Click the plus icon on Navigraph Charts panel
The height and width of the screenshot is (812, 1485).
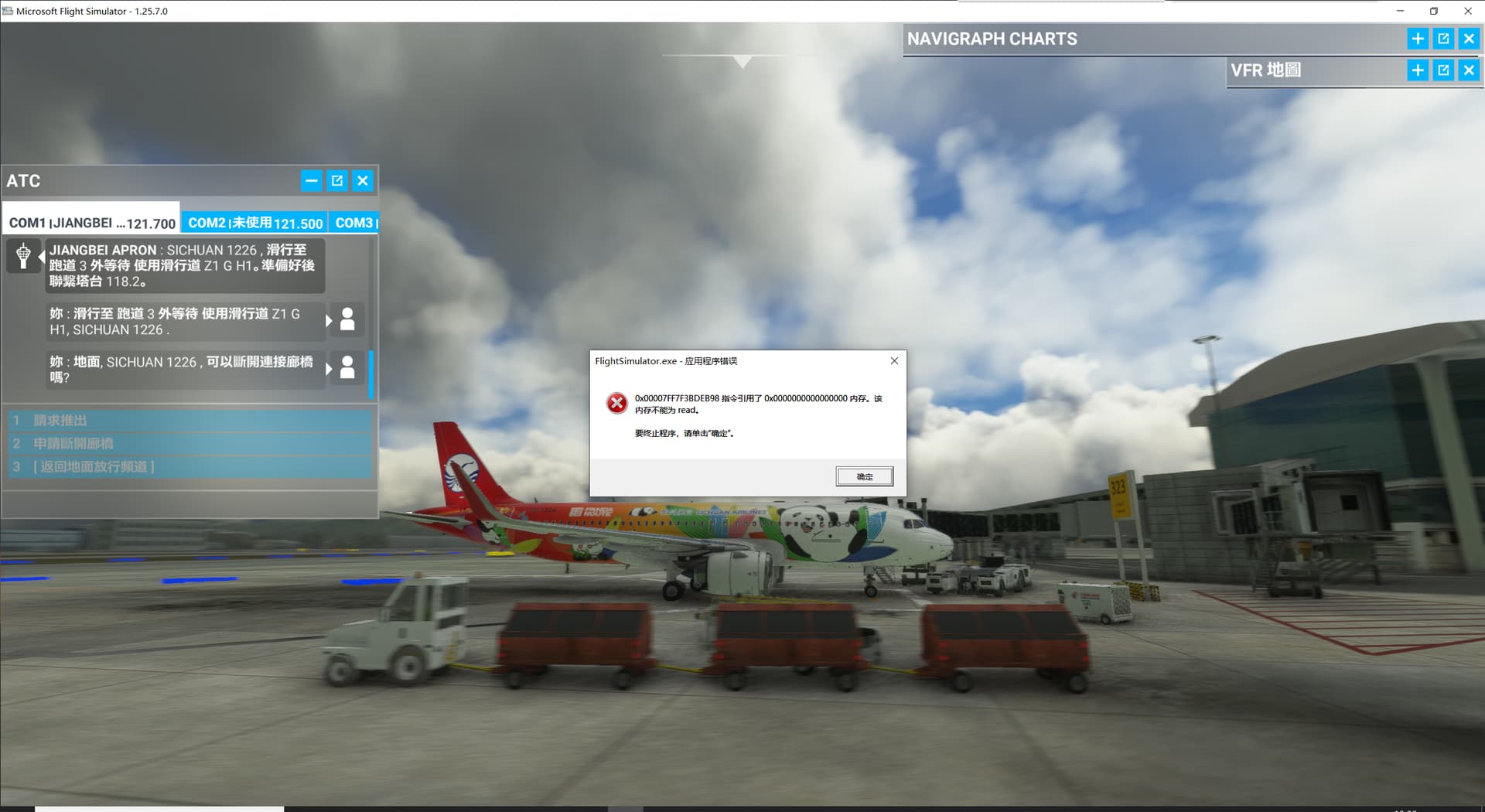(1418, 38)
